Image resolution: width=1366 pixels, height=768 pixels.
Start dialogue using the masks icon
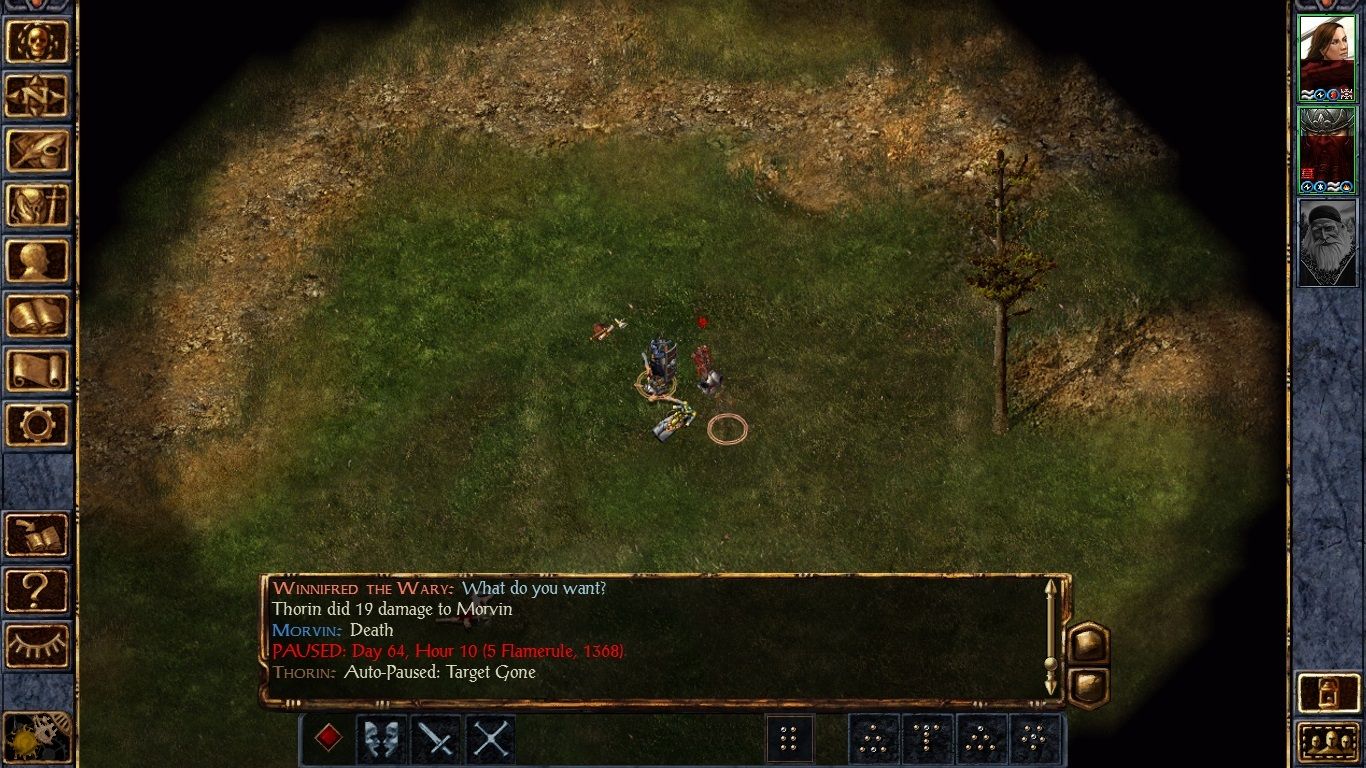click(381, 739)
